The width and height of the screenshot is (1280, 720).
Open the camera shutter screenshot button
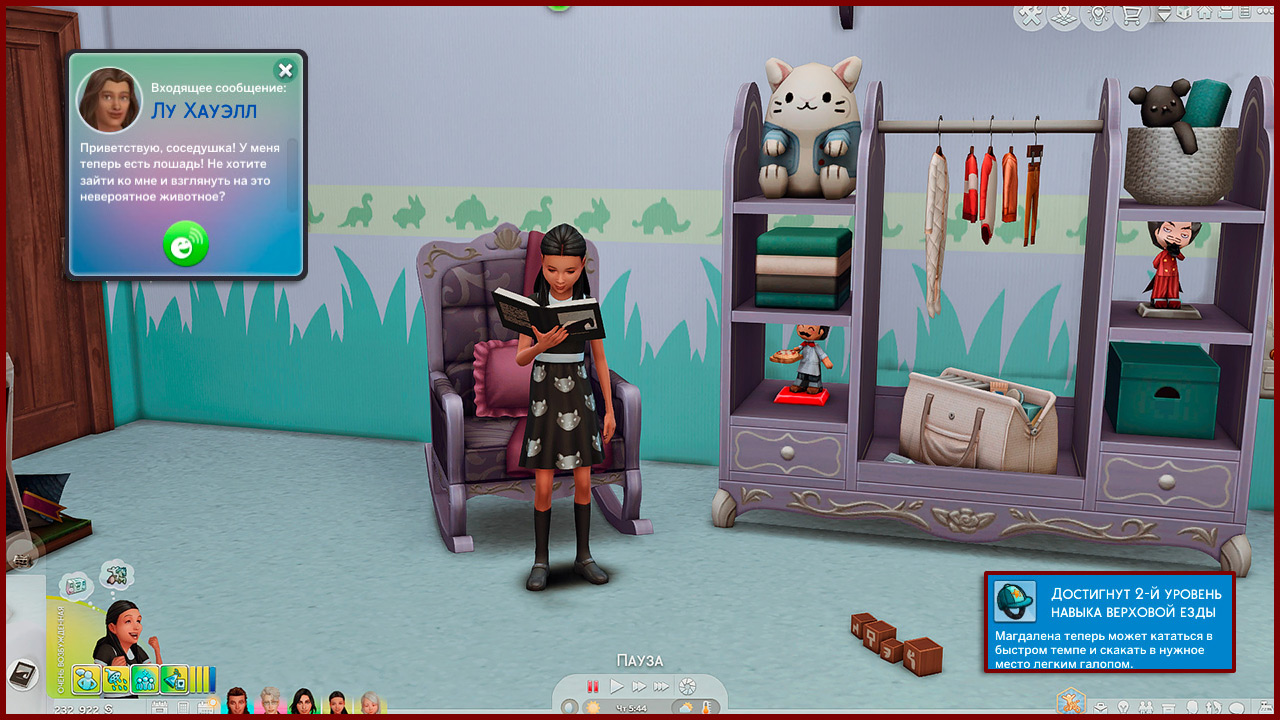687,687
